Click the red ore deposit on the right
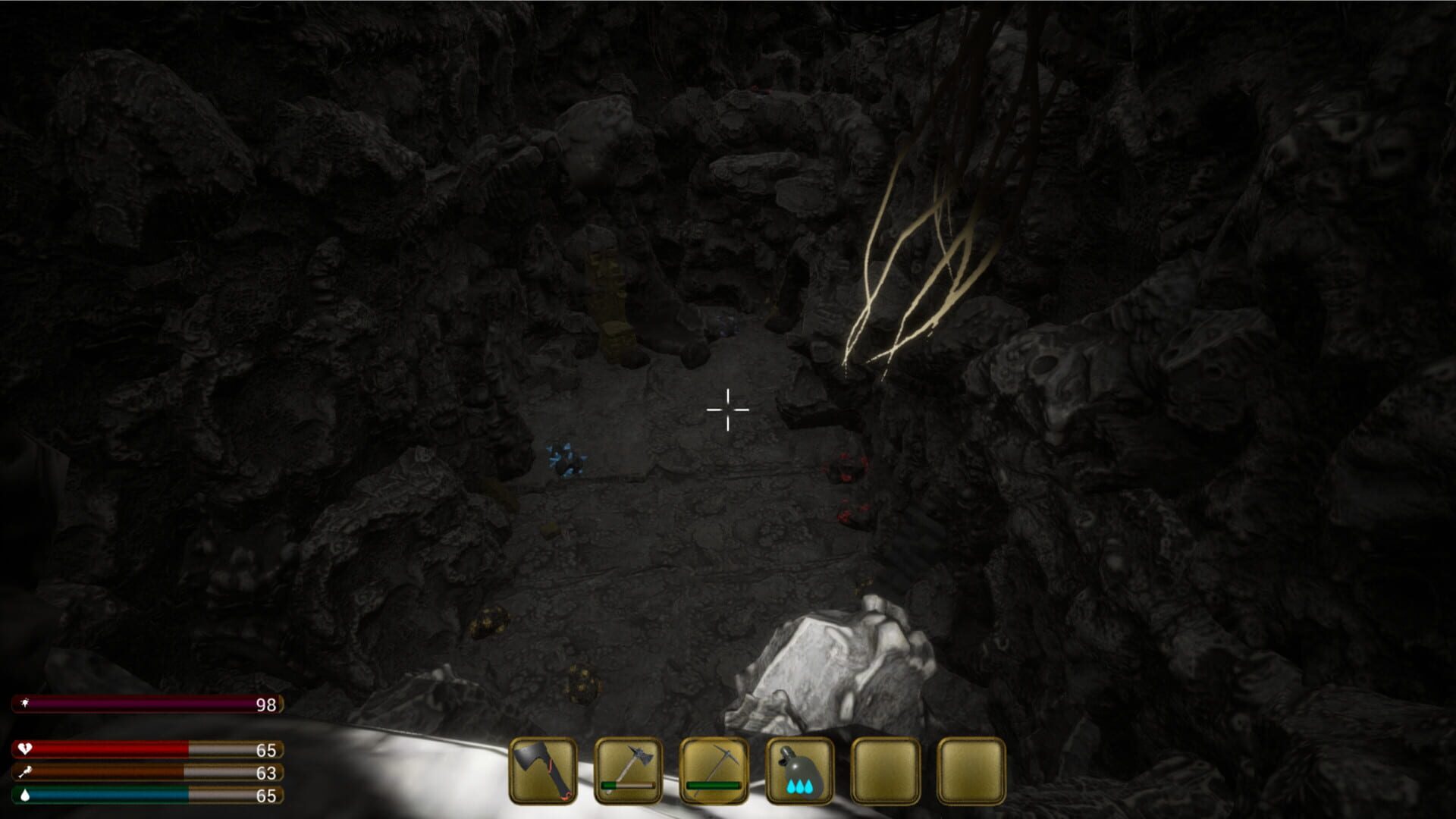 click(847, 466)
